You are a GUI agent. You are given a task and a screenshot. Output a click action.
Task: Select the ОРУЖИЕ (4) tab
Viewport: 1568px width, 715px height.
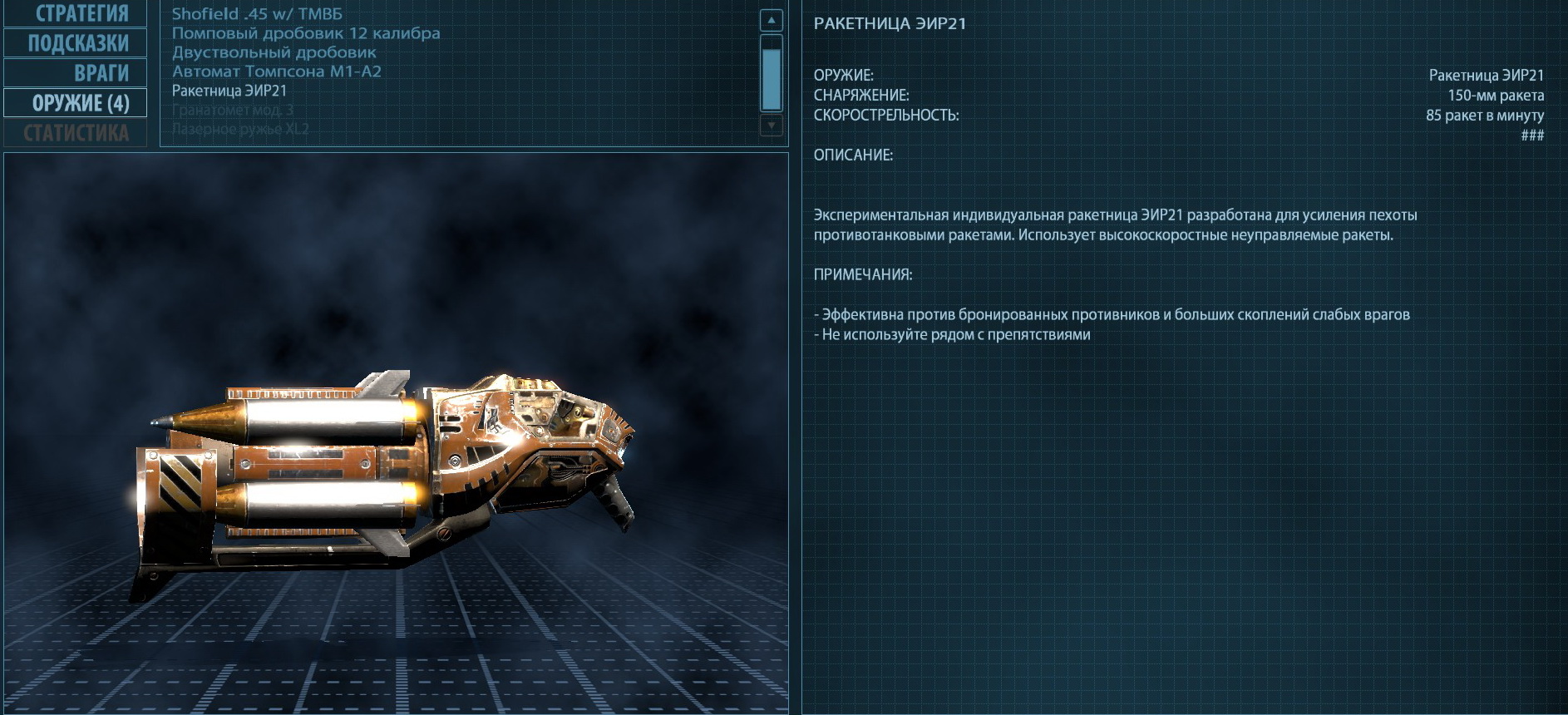(x=76, y=103)
